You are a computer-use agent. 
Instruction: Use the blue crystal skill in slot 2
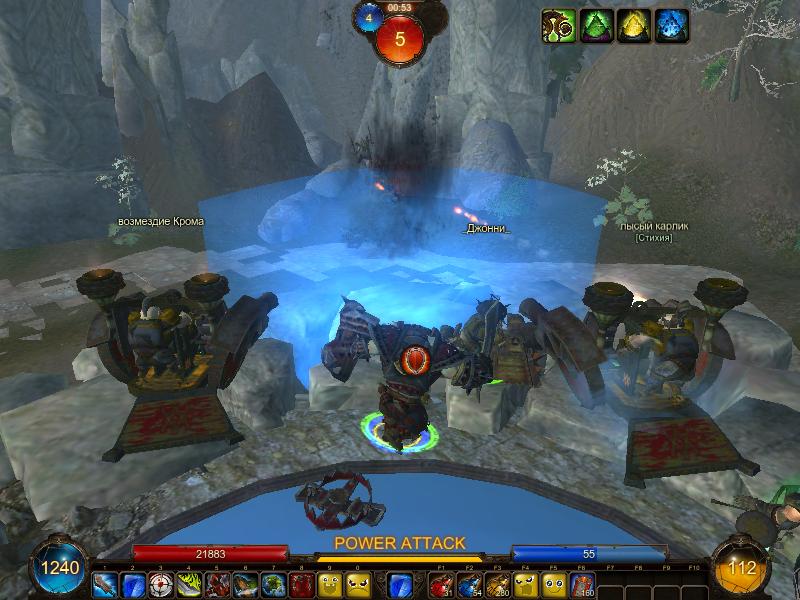(x=132, y=584)
